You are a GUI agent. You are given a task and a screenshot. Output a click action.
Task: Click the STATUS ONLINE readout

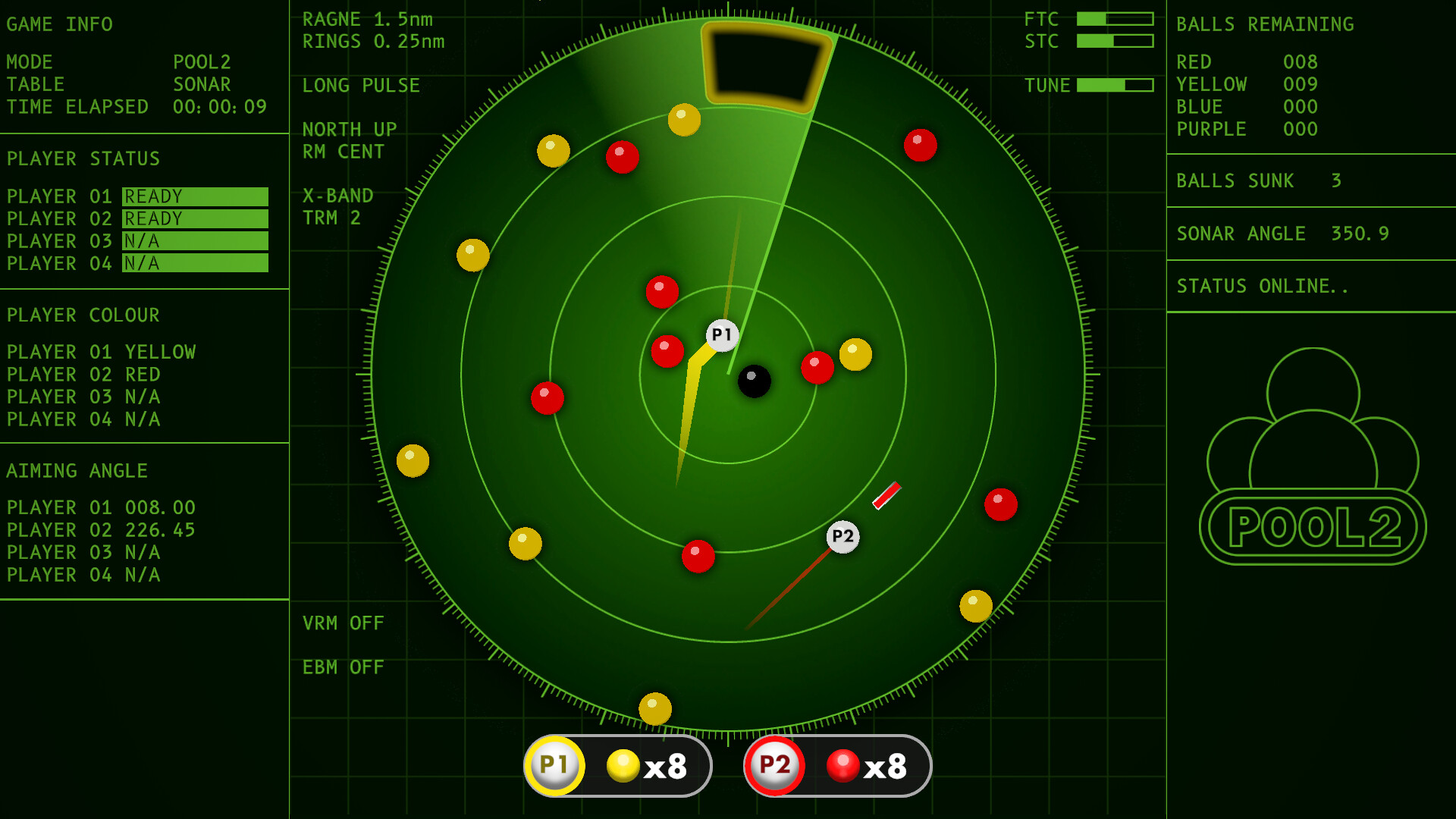click(x=1262, y=286)
